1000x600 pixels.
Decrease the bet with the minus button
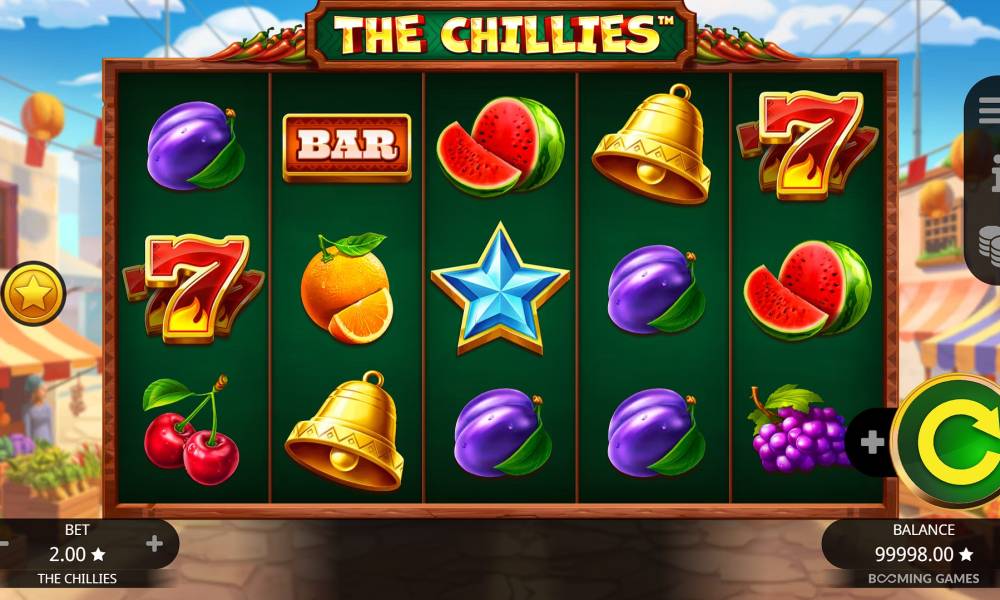[4, 544]
